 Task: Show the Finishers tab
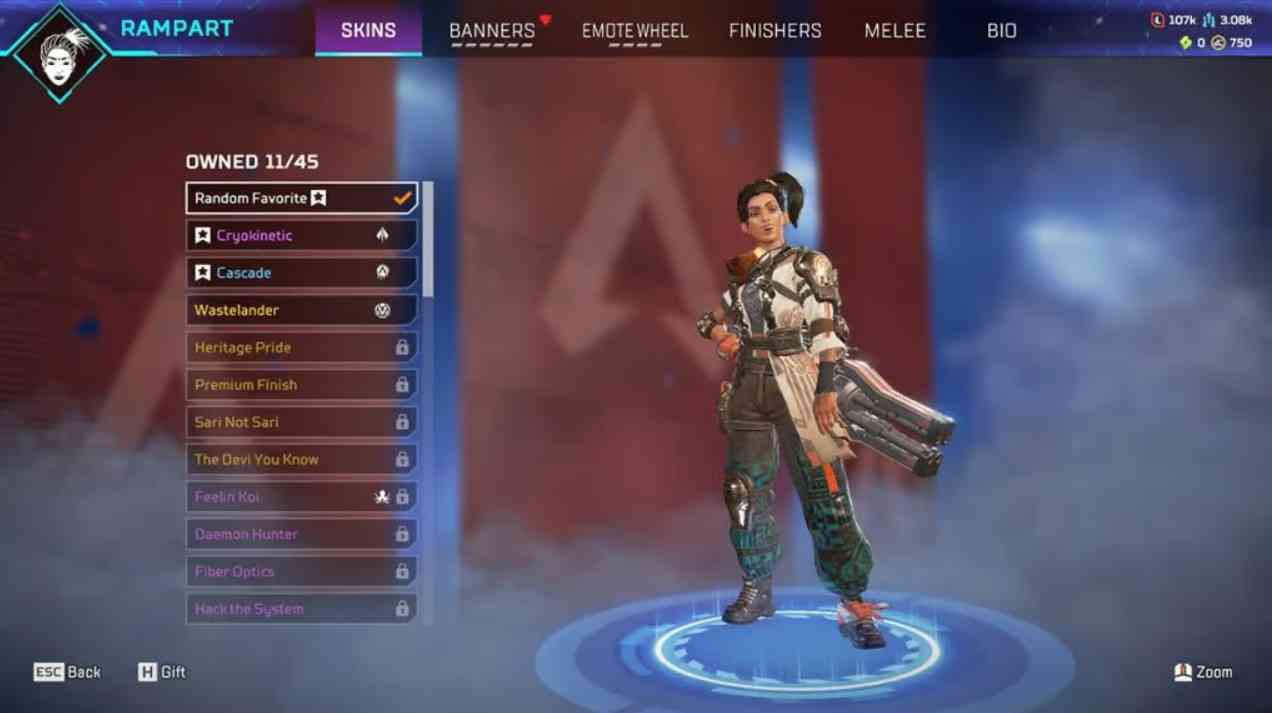click(775, 31)
